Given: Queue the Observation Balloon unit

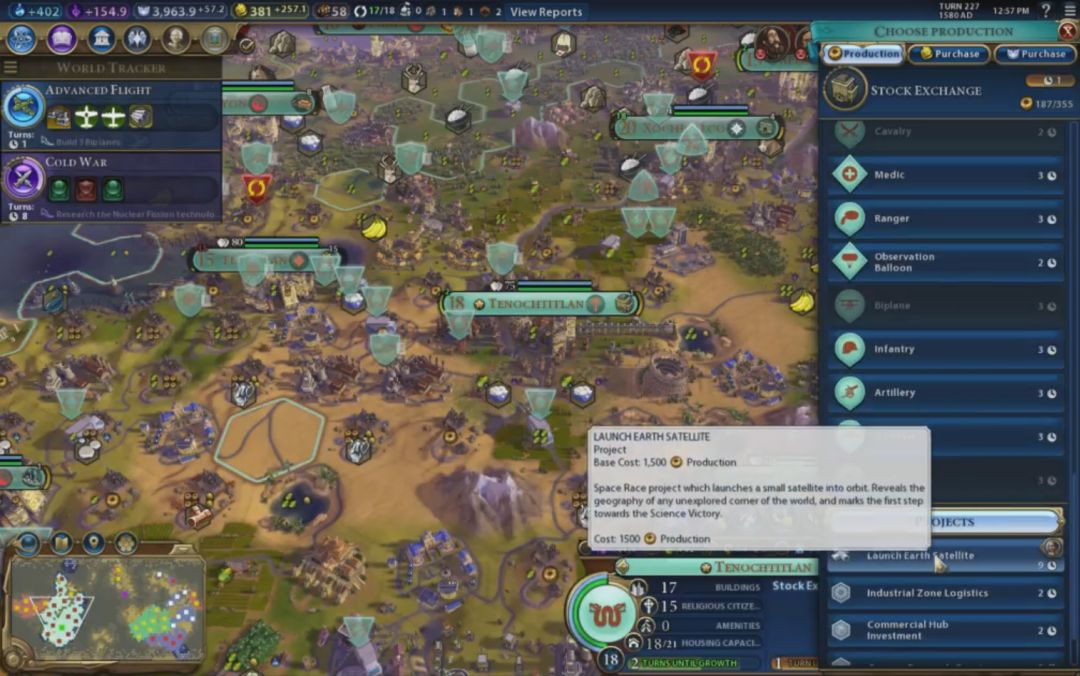Looking at the screenshot, I should [944, 262].
